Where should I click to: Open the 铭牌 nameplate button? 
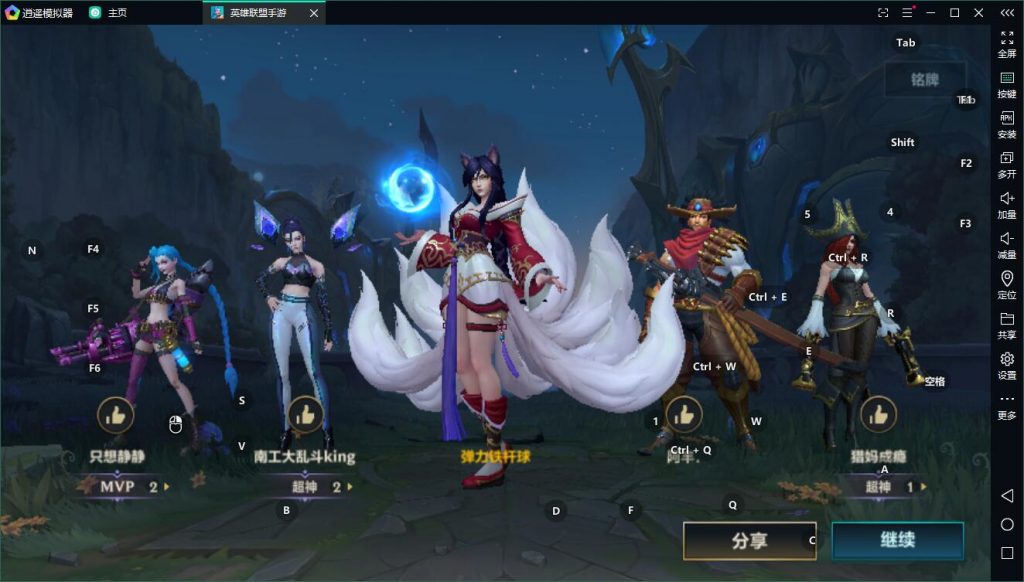(x=924, y=79)
